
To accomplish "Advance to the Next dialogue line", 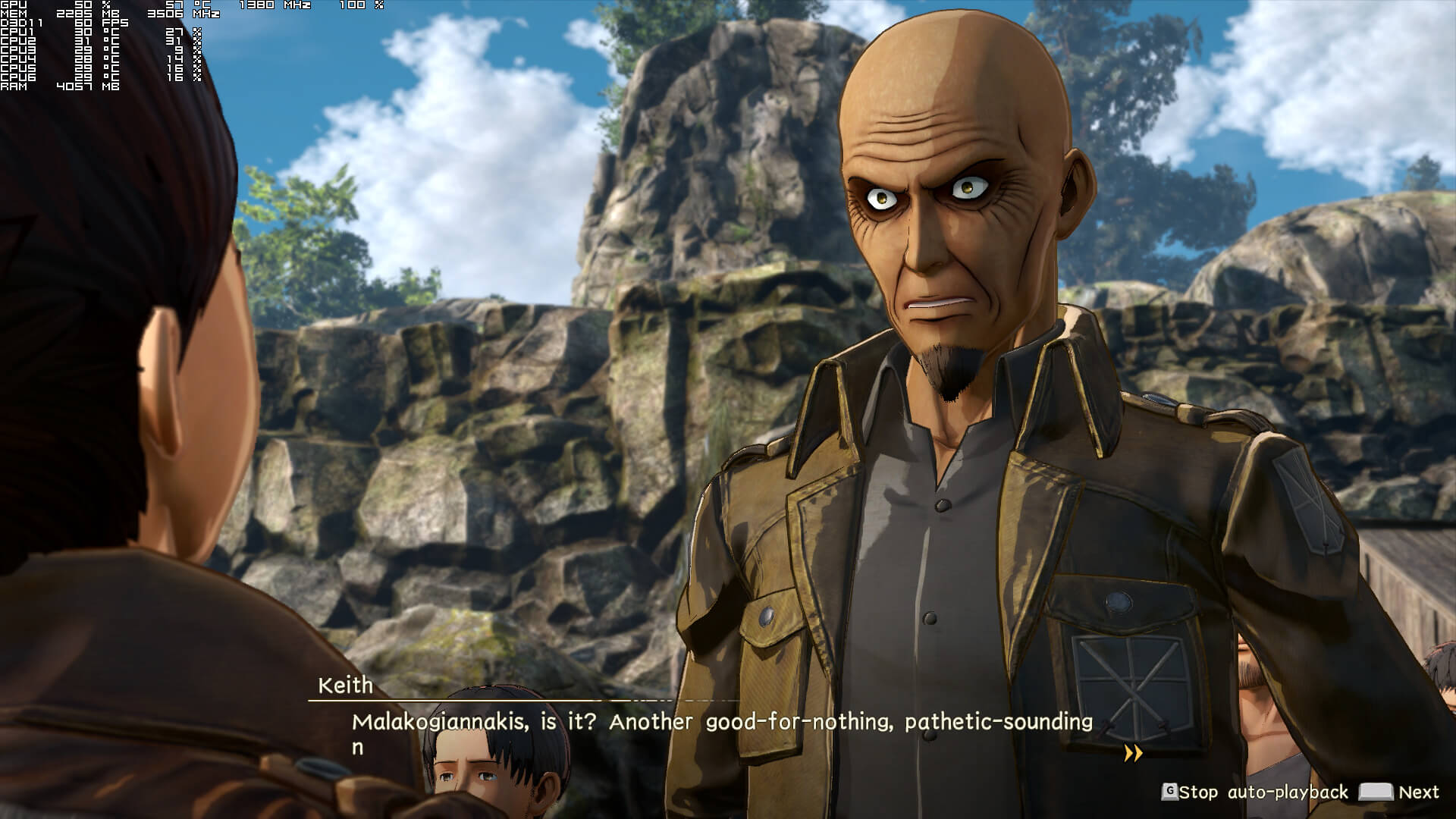I will click(x=1399, y=792).
